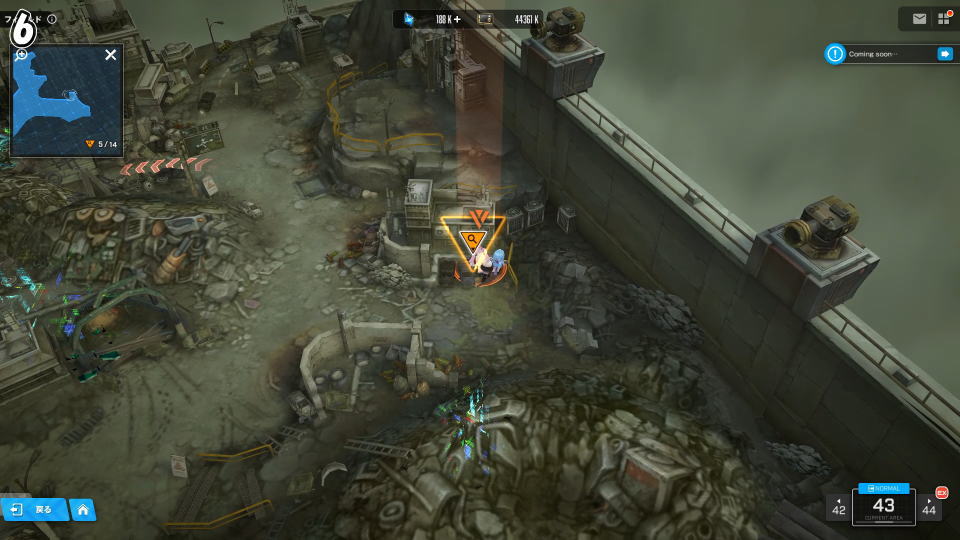The height and width of the screenshot is (540, 960).
Task: Click the arrow on the Coming soon banner
Action: 944,54
